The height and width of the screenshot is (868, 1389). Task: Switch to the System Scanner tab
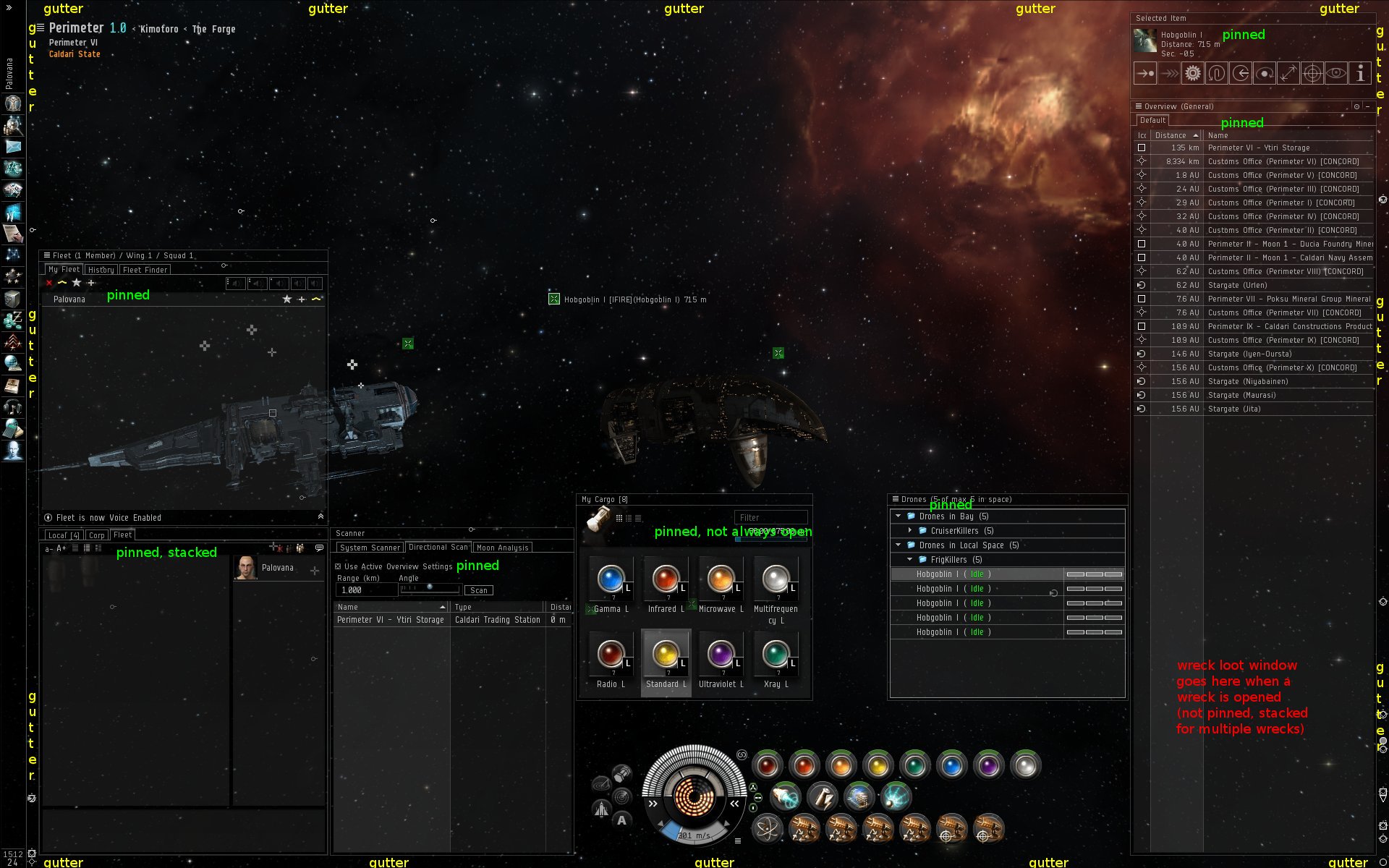tap(370, 548)
